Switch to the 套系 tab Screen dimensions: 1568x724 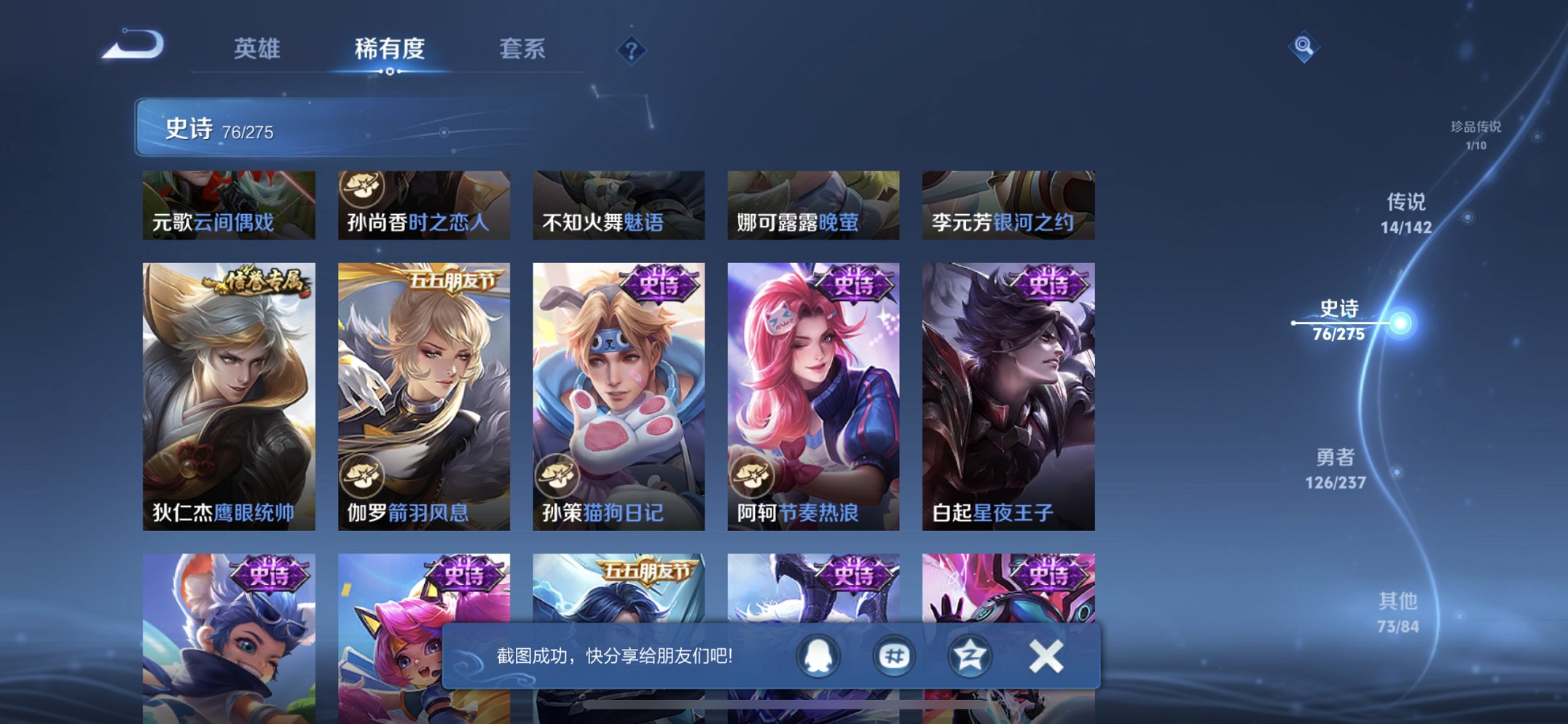click(x=523, y=50)
